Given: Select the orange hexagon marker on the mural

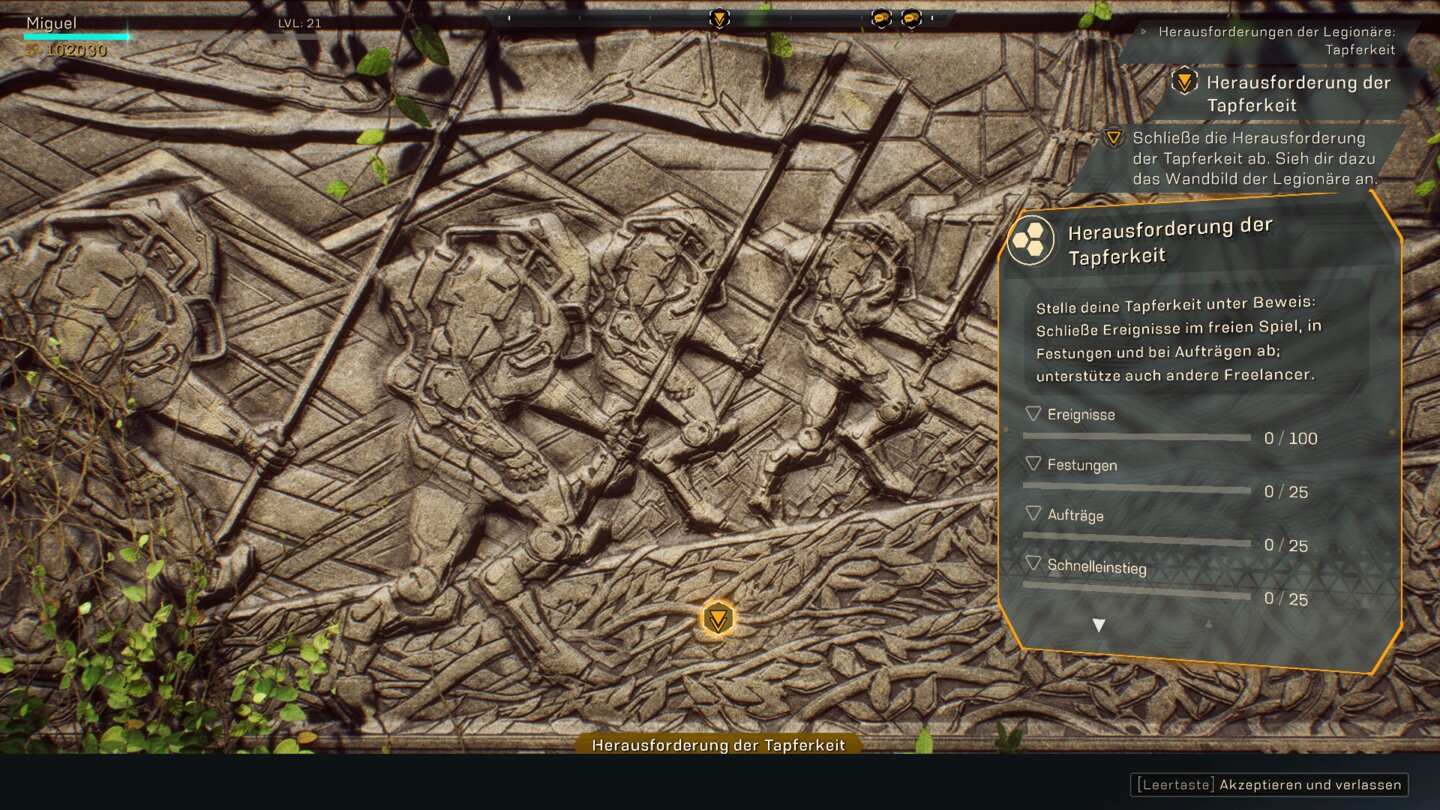Looking at the screenshot, I should click(x=717, y=619).
